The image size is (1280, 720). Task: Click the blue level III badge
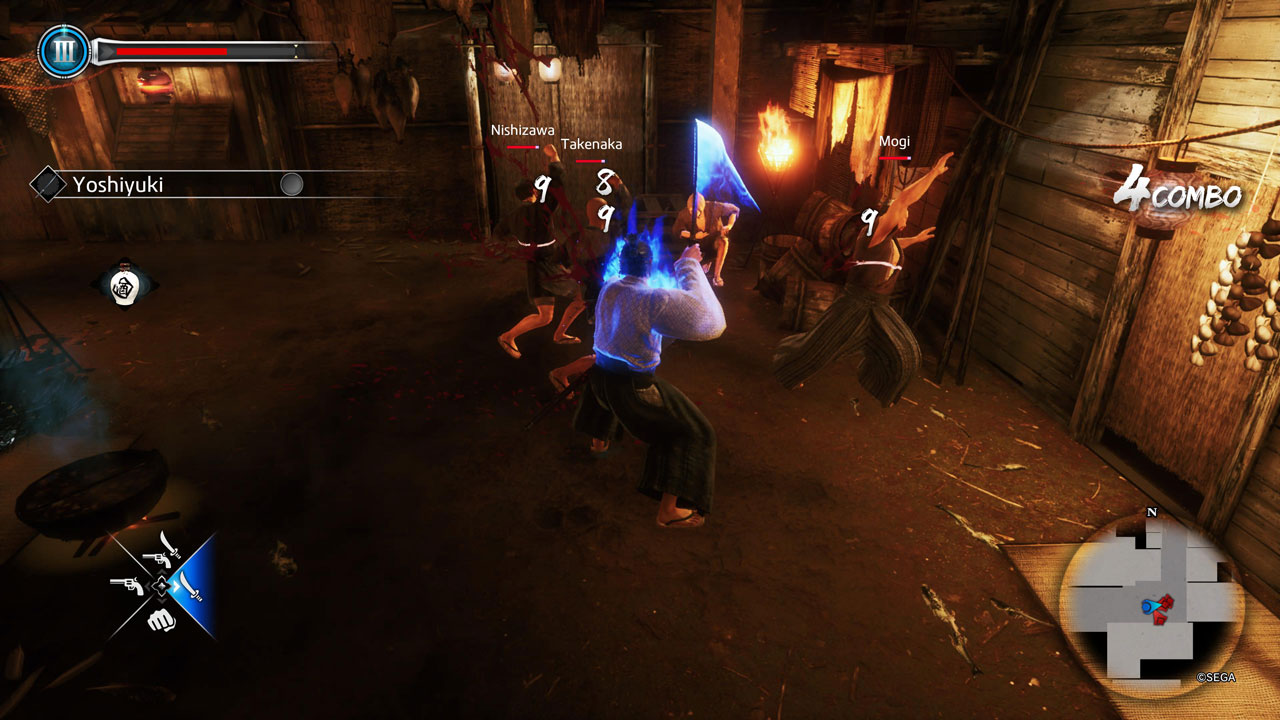[x=64, y=52]
